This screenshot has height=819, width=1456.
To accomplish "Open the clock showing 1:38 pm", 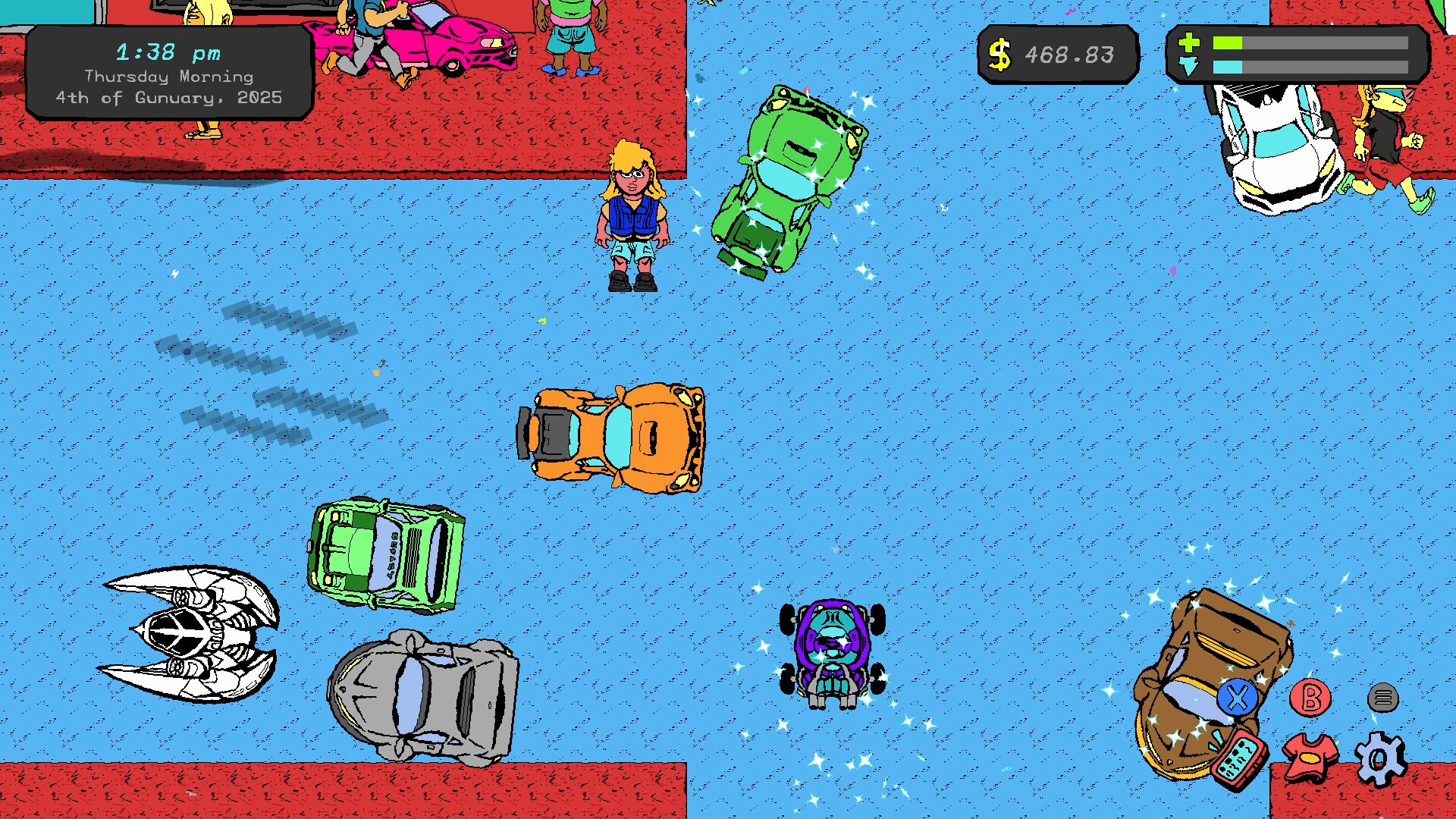I will coord(168,52).
